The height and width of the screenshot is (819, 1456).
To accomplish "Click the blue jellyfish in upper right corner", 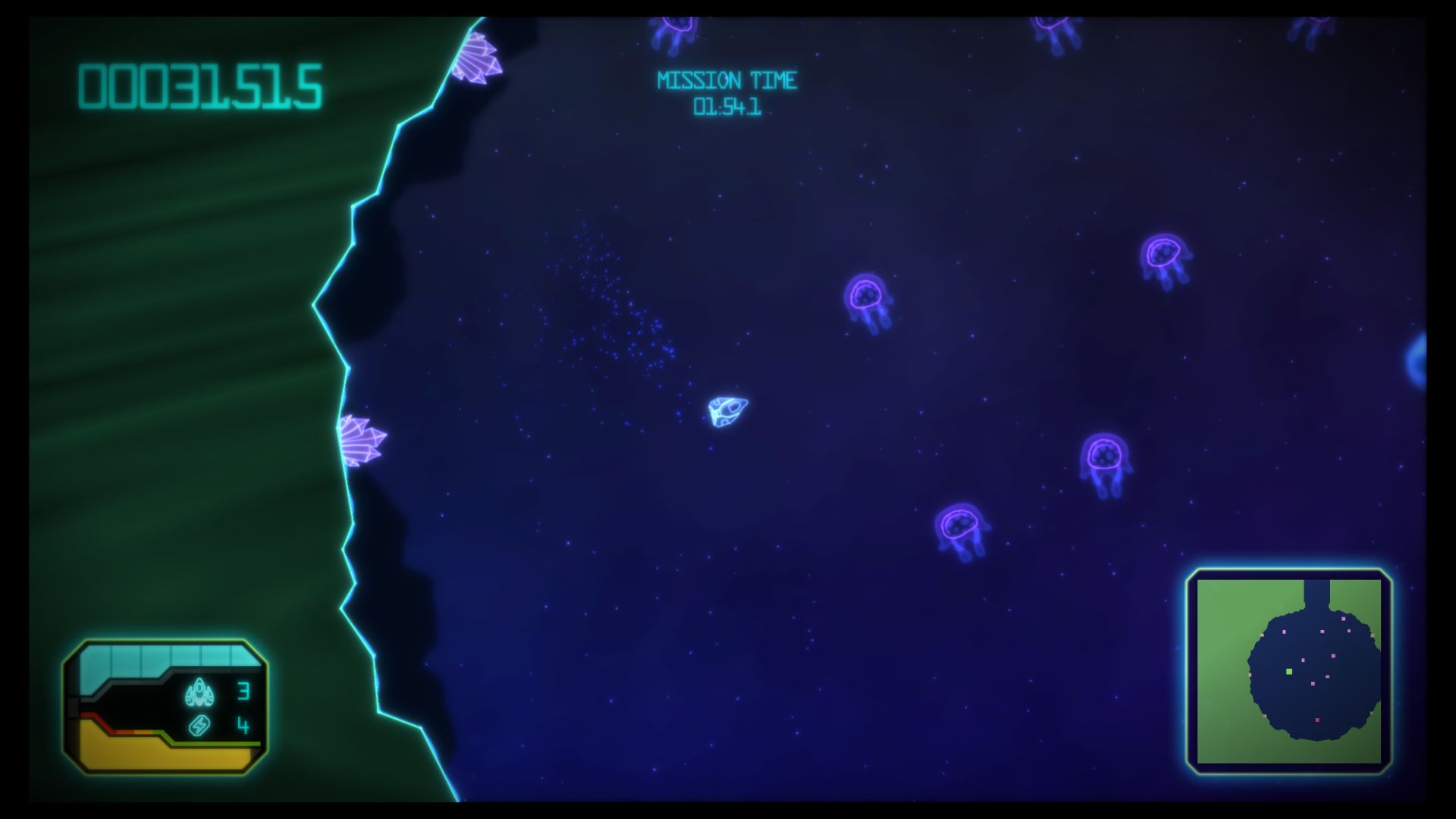I will point(1310,30).
